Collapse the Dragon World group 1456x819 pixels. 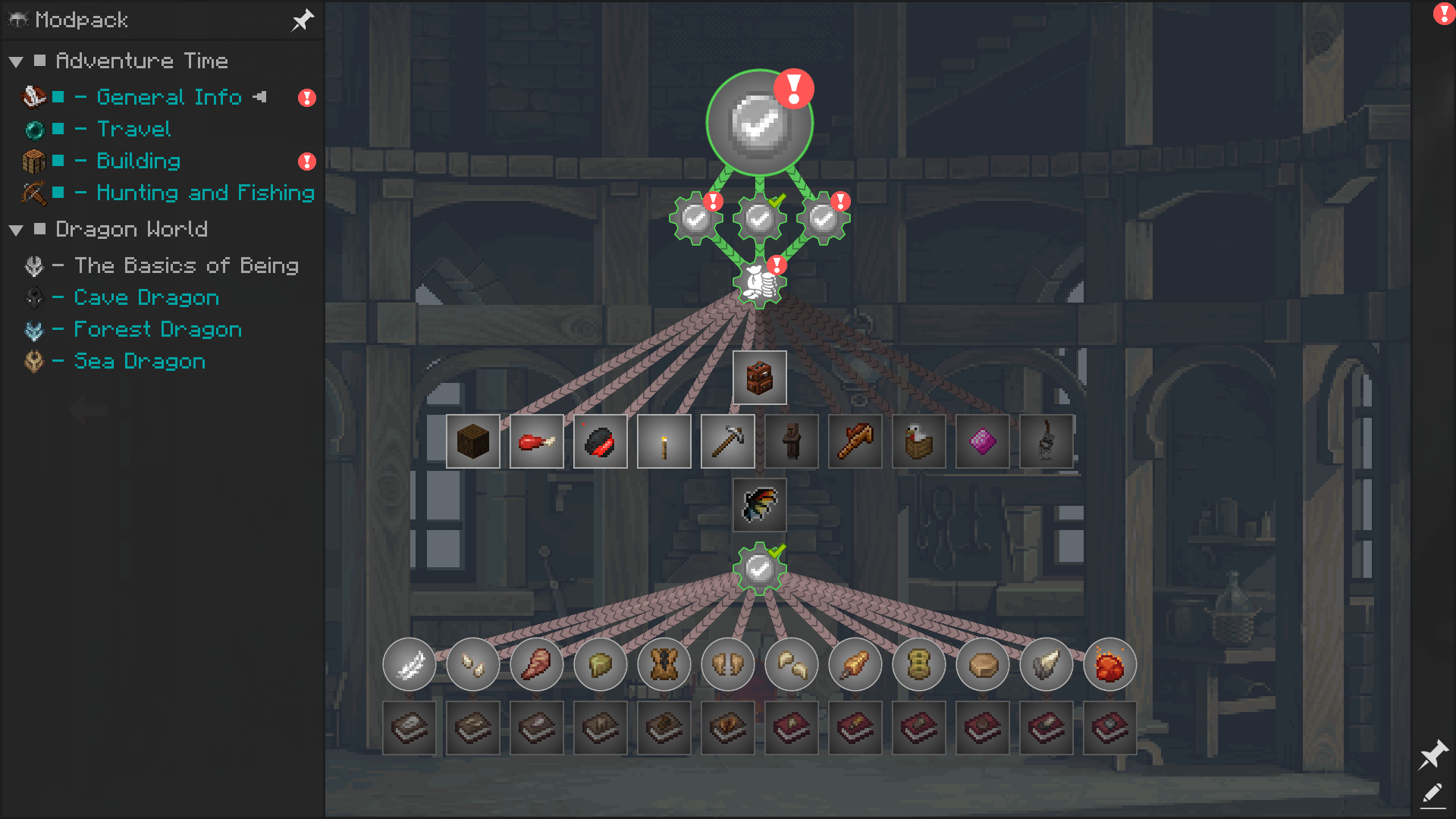pyautogui.click(x=16, y=230)
